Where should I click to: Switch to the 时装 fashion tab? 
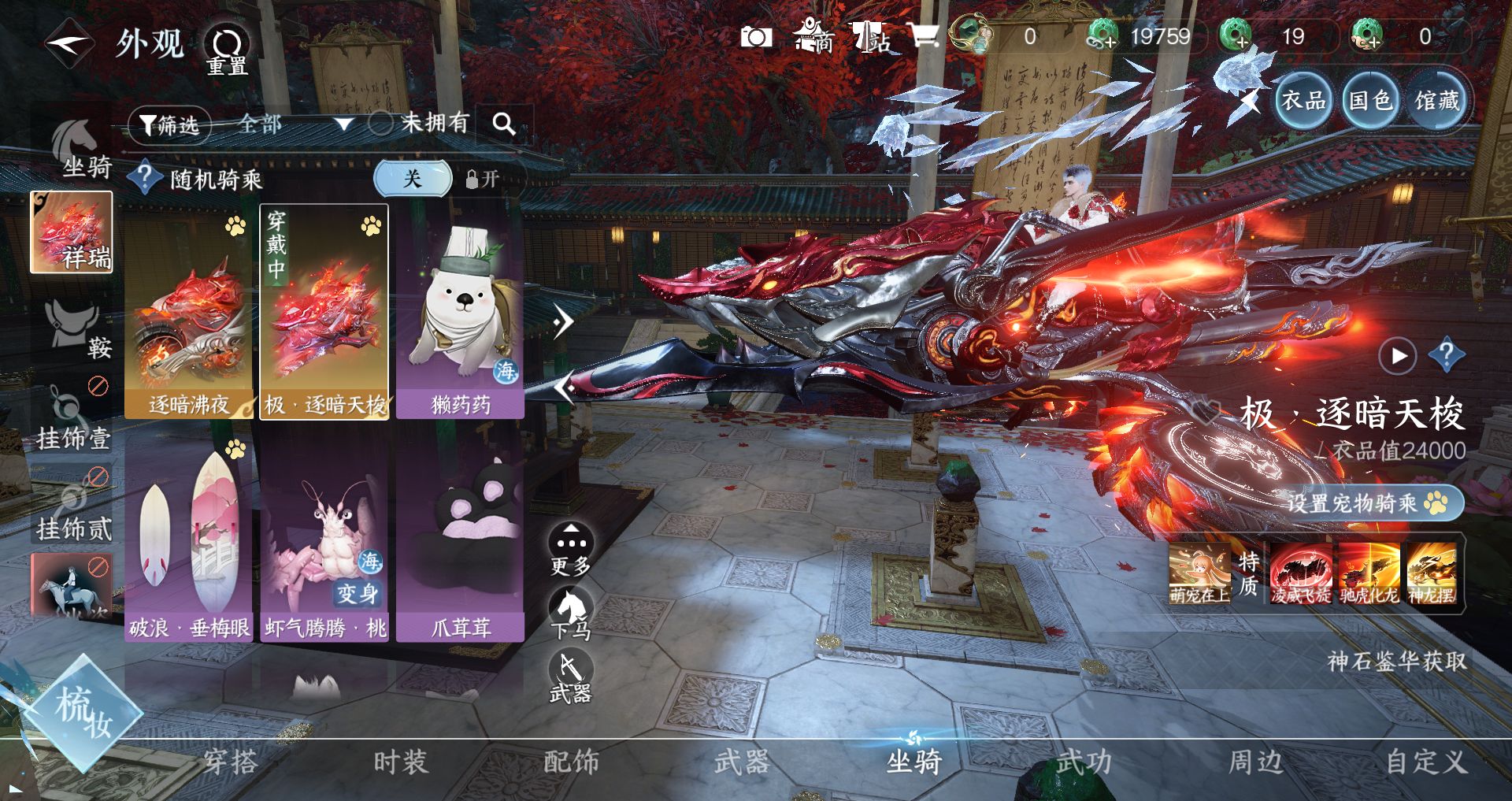(401, 762)
